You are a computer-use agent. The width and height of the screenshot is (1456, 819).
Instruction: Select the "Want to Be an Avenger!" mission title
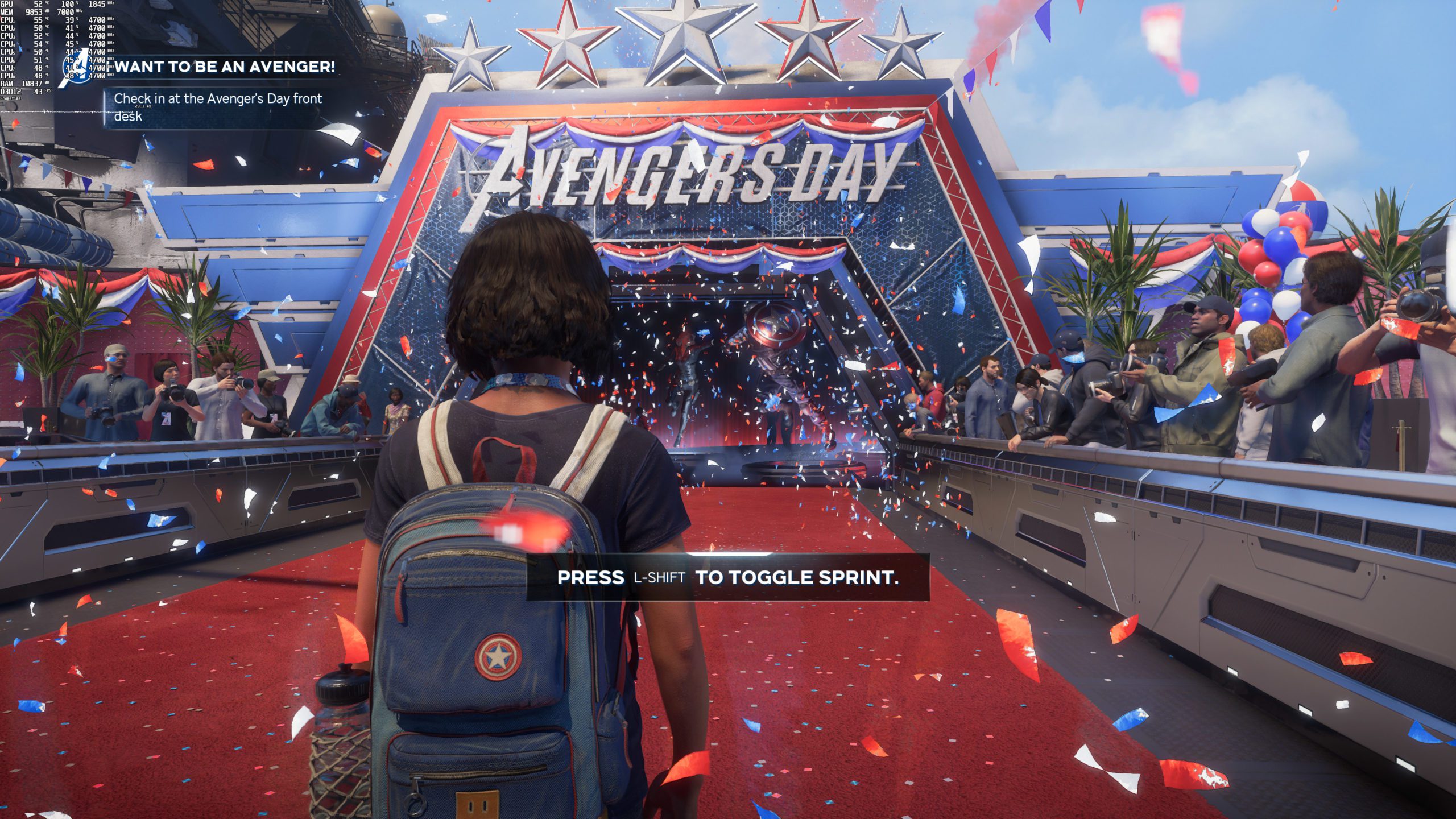point(225,67)
